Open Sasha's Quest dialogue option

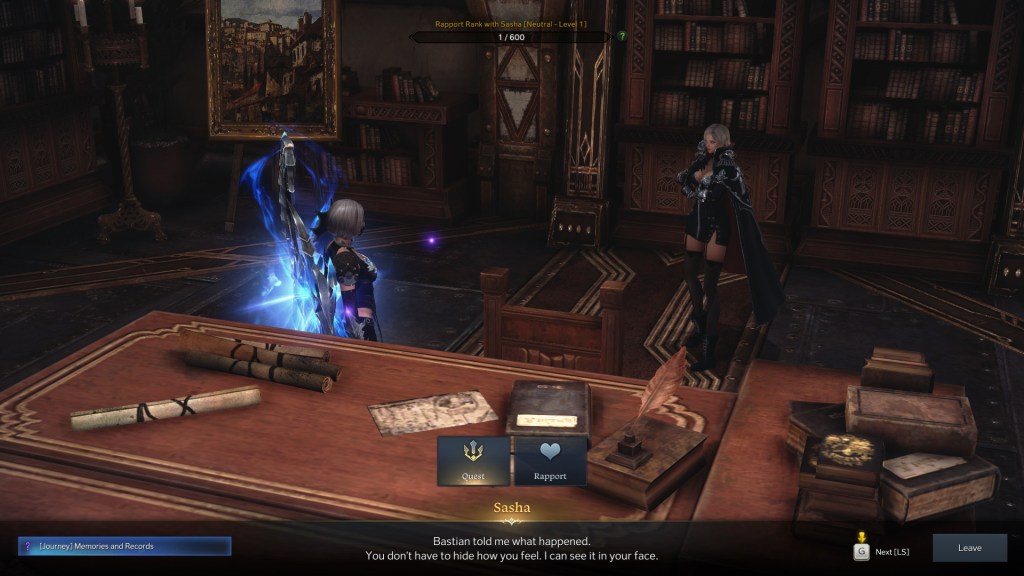(x=473, y=460)
